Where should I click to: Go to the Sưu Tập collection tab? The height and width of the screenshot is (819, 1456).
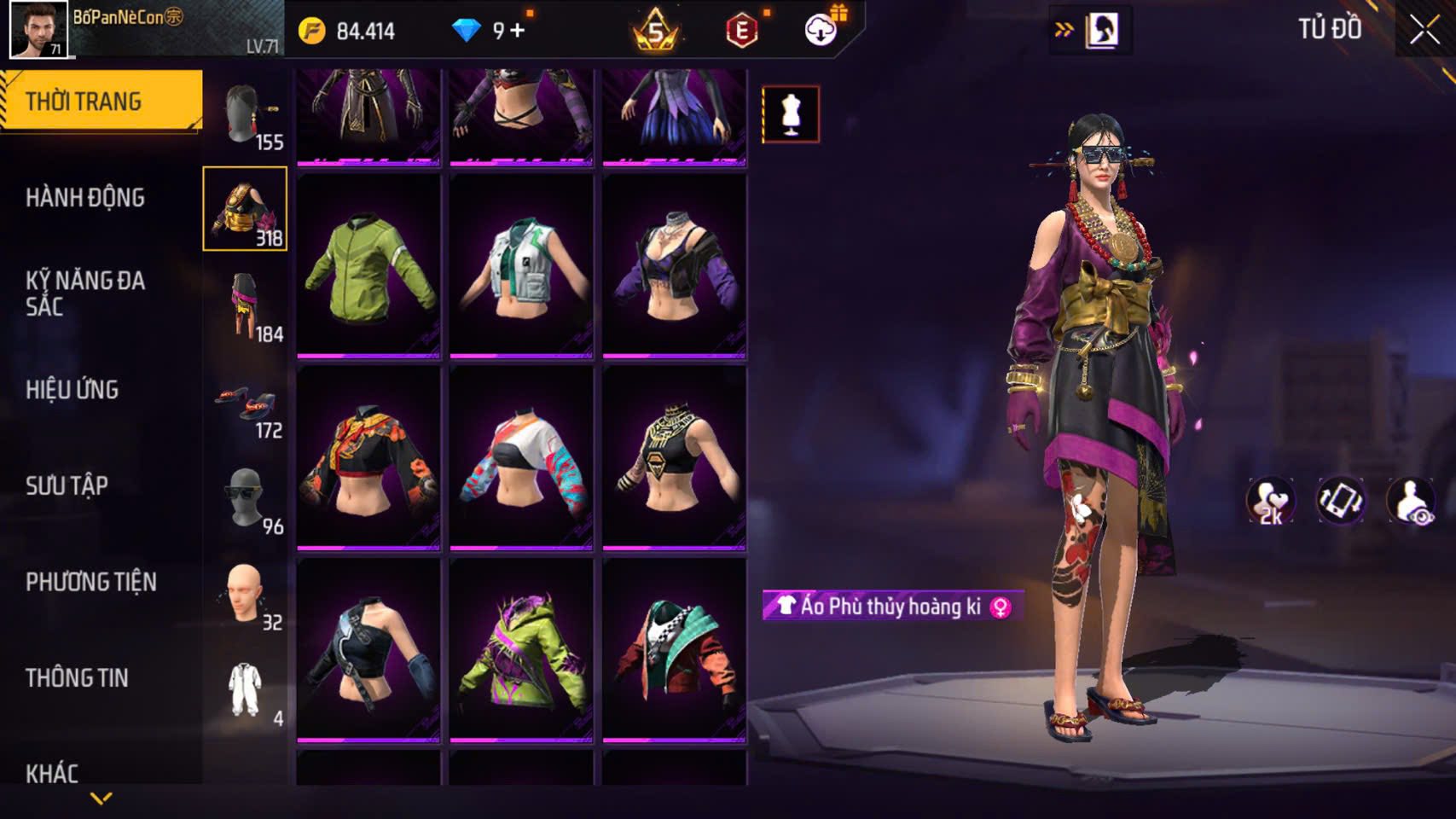[67, 486]
